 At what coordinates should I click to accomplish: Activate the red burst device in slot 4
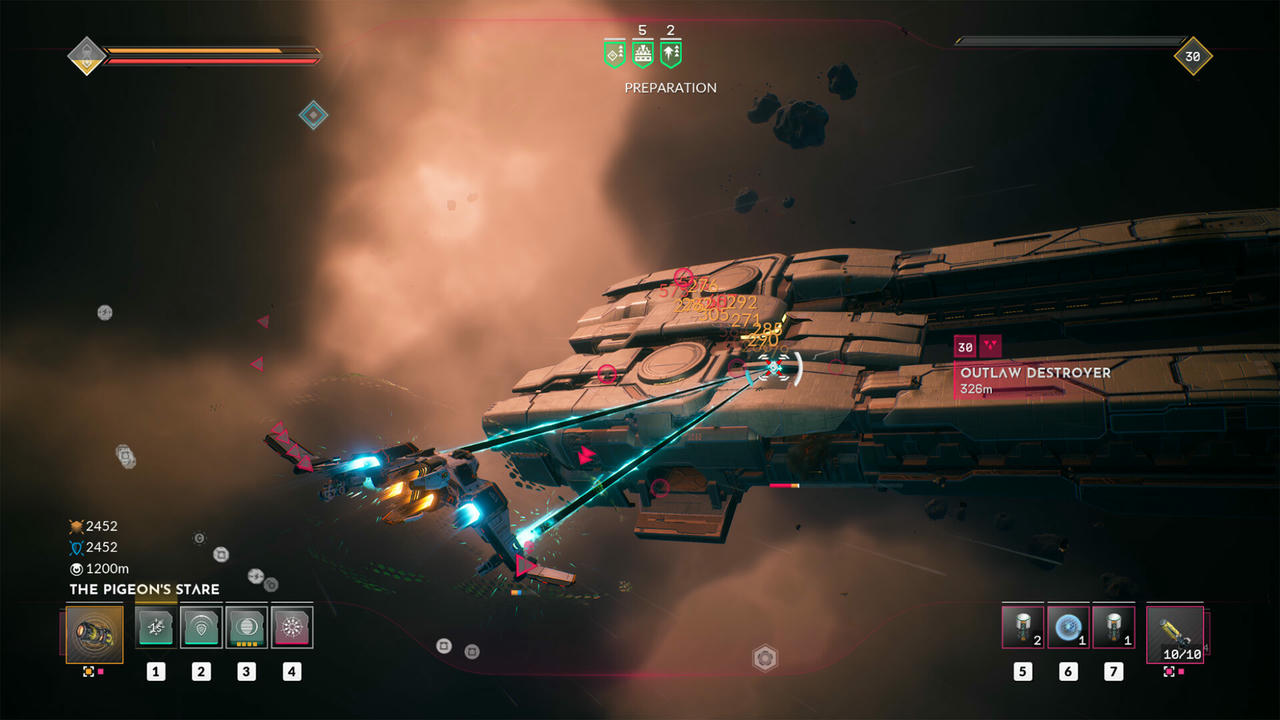(292, 627)
